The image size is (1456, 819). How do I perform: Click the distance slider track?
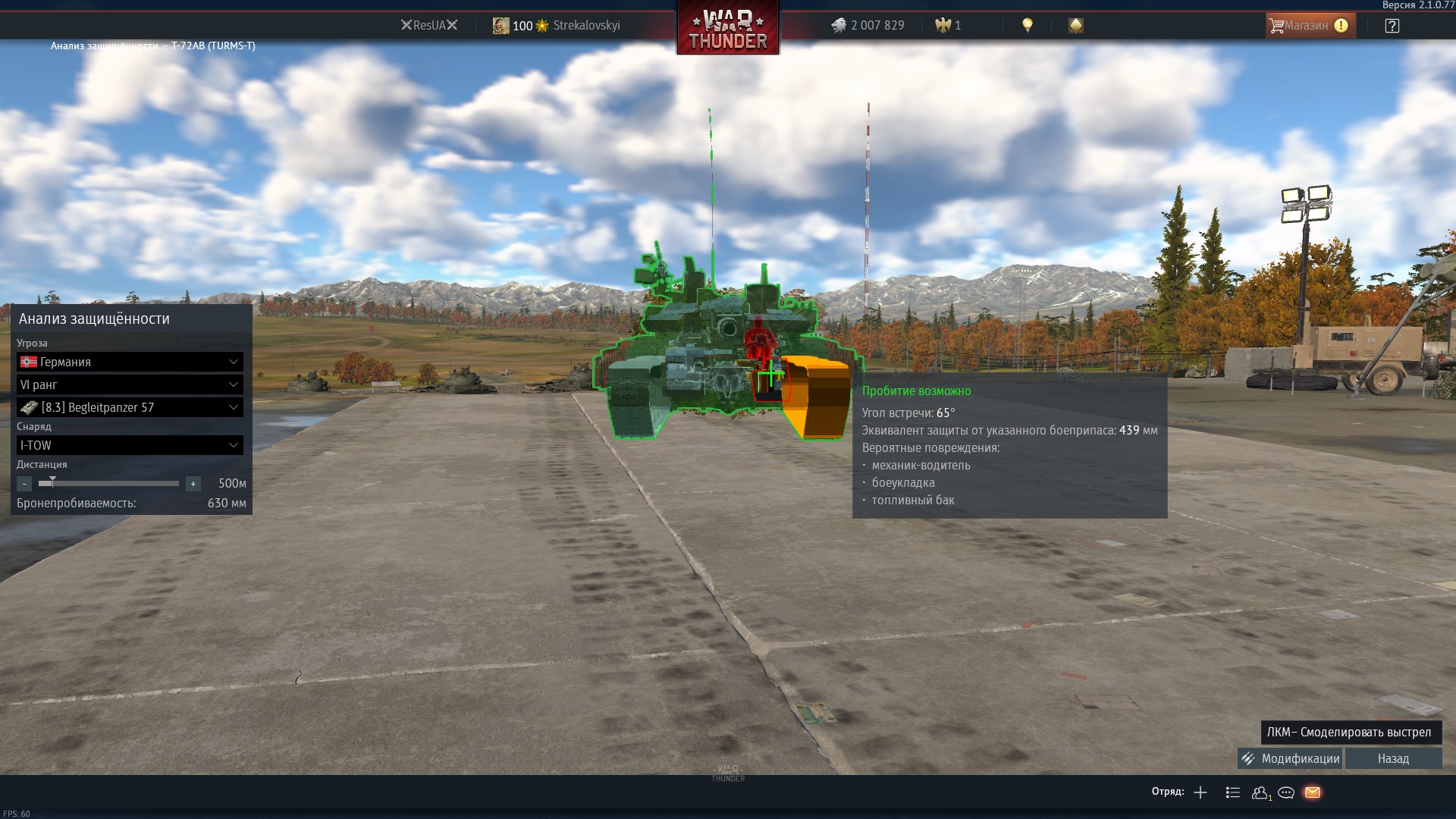pyautogui.click(x=114, y=483)
